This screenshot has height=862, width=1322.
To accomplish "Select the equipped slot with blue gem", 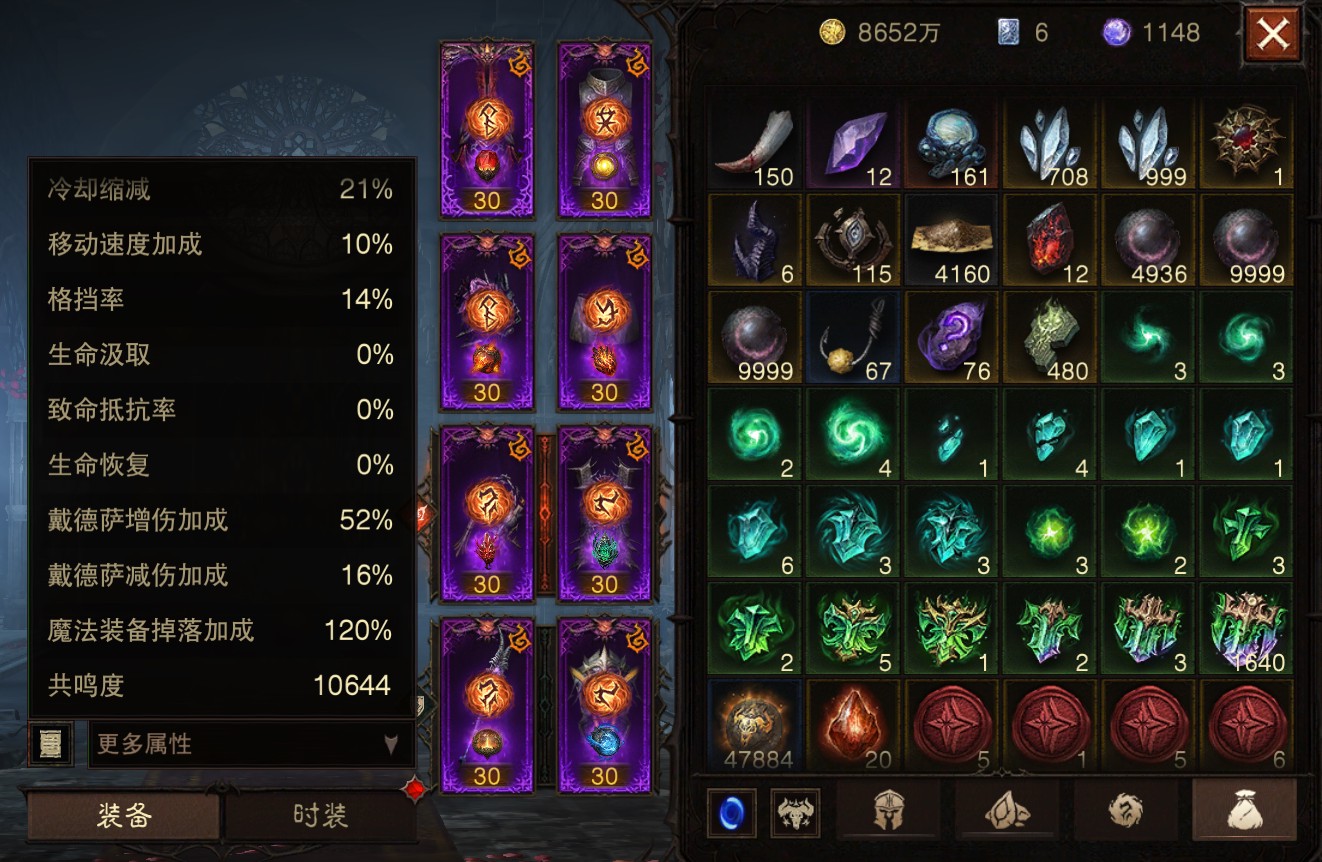I will pyautogui.click(x=604, y=705).
